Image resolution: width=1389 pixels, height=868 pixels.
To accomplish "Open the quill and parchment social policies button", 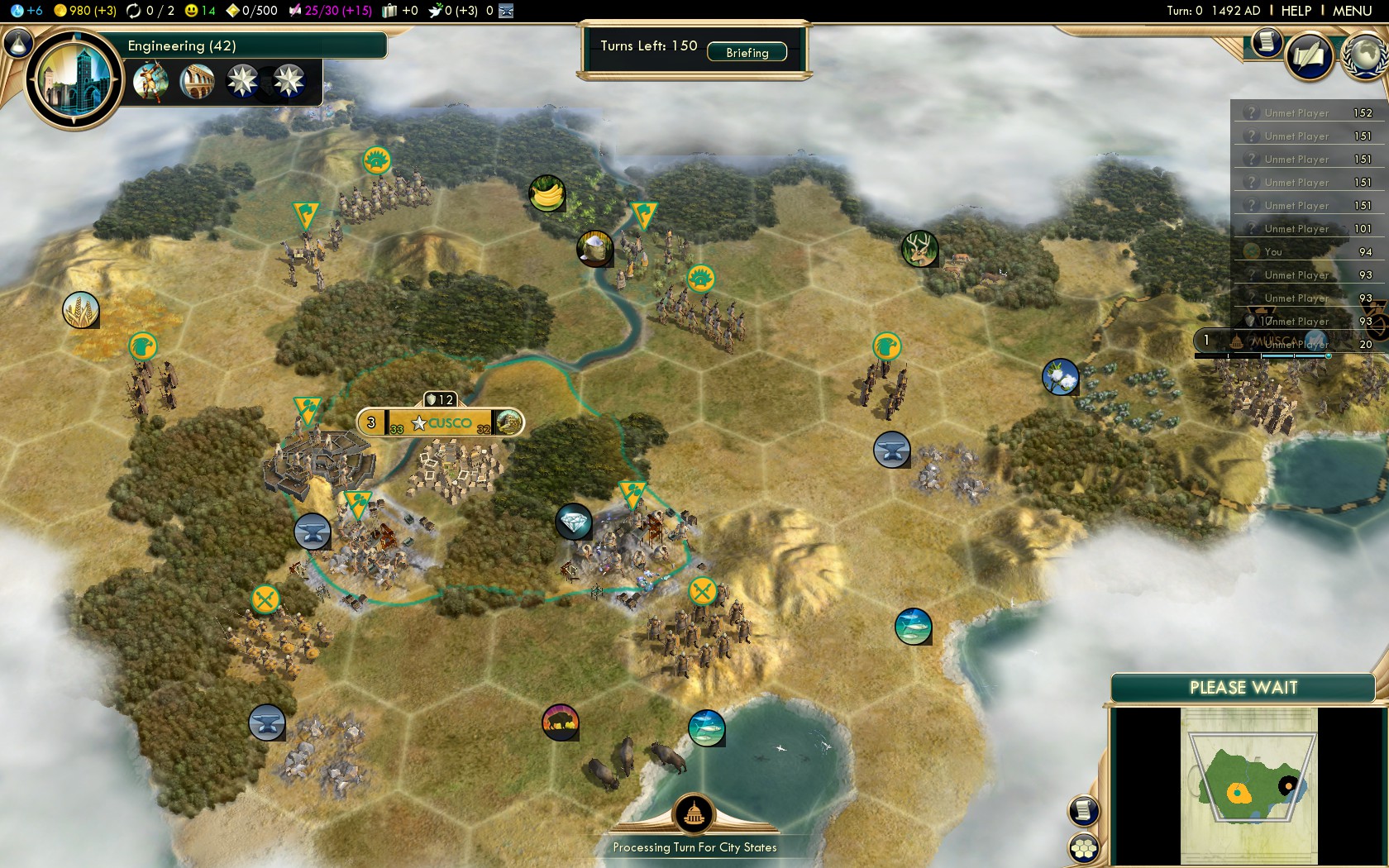I will (1309, 56).
